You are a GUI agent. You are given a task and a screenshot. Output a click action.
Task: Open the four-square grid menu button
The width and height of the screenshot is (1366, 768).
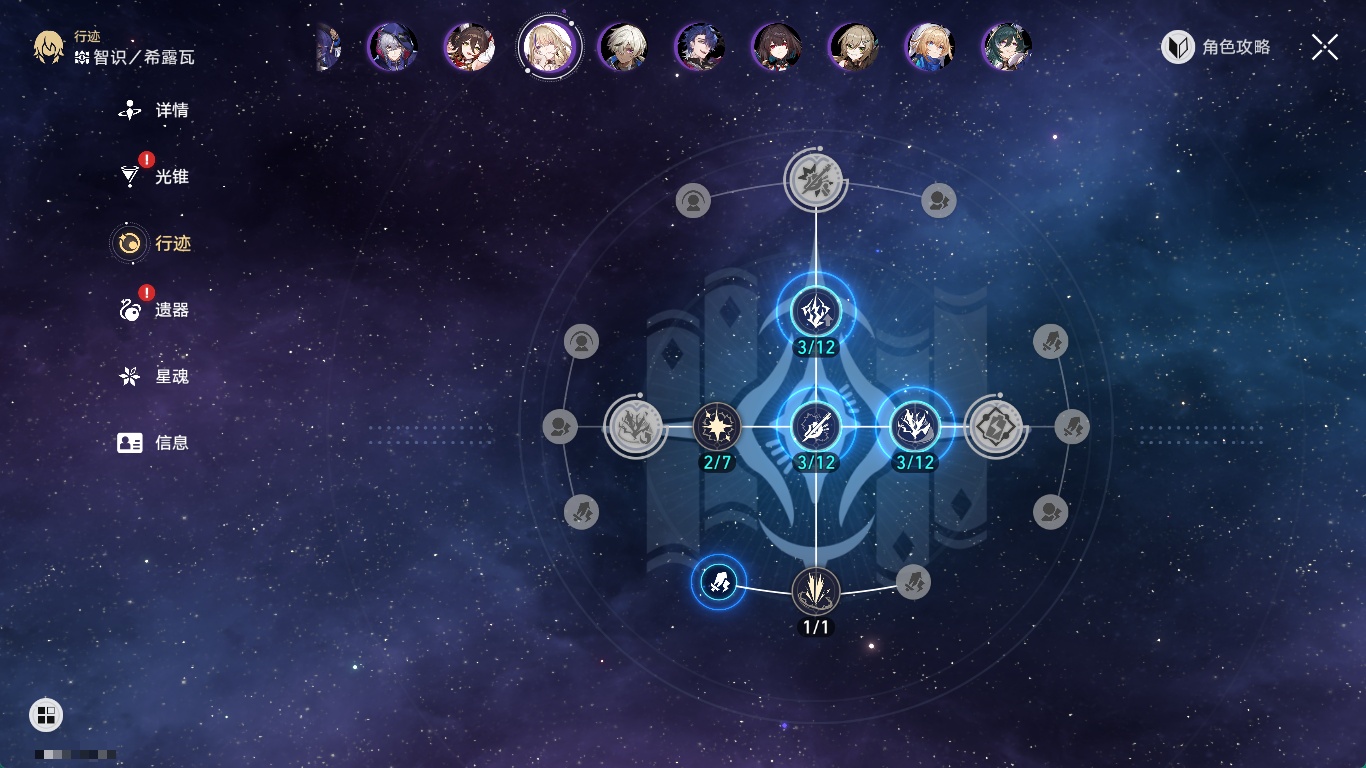(46, 714)
